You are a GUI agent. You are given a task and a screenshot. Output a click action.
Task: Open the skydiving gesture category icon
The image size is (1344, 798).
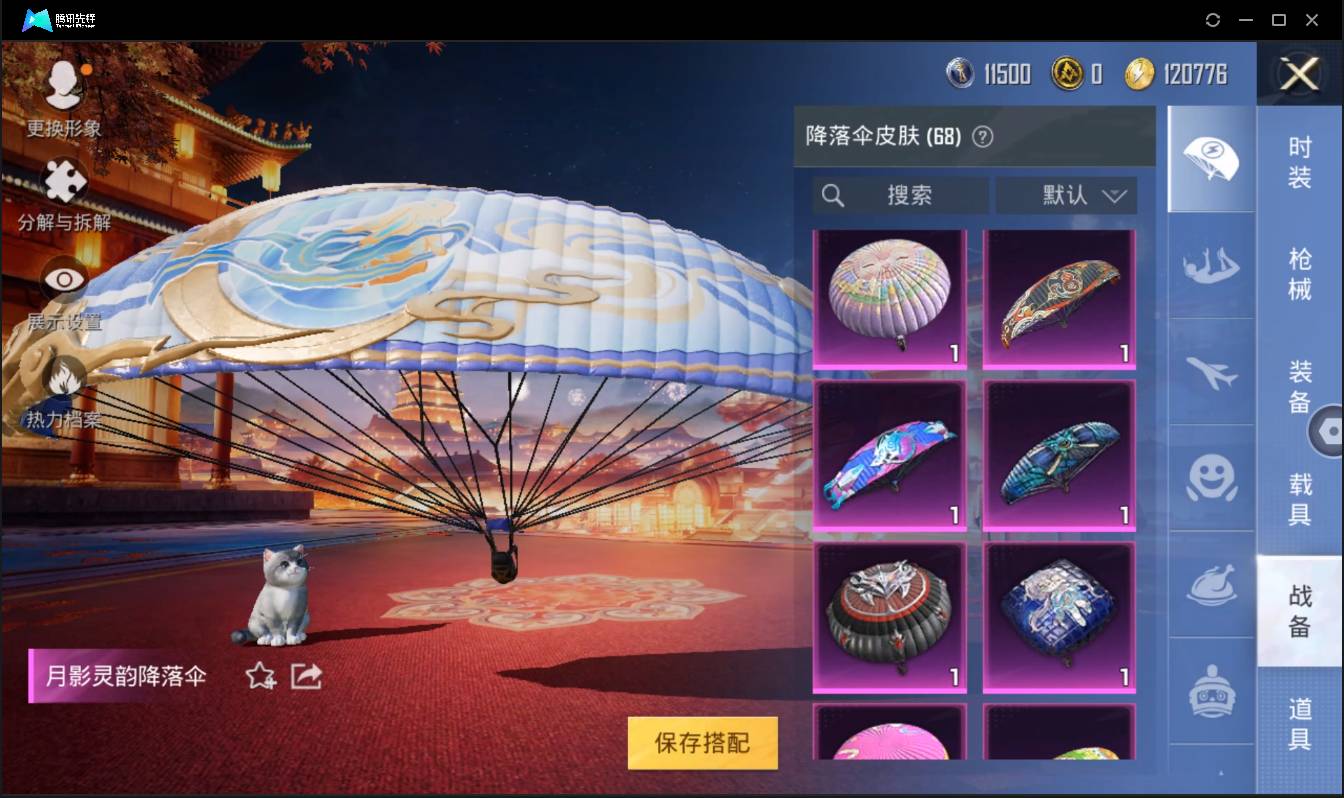pos(1210,267)
